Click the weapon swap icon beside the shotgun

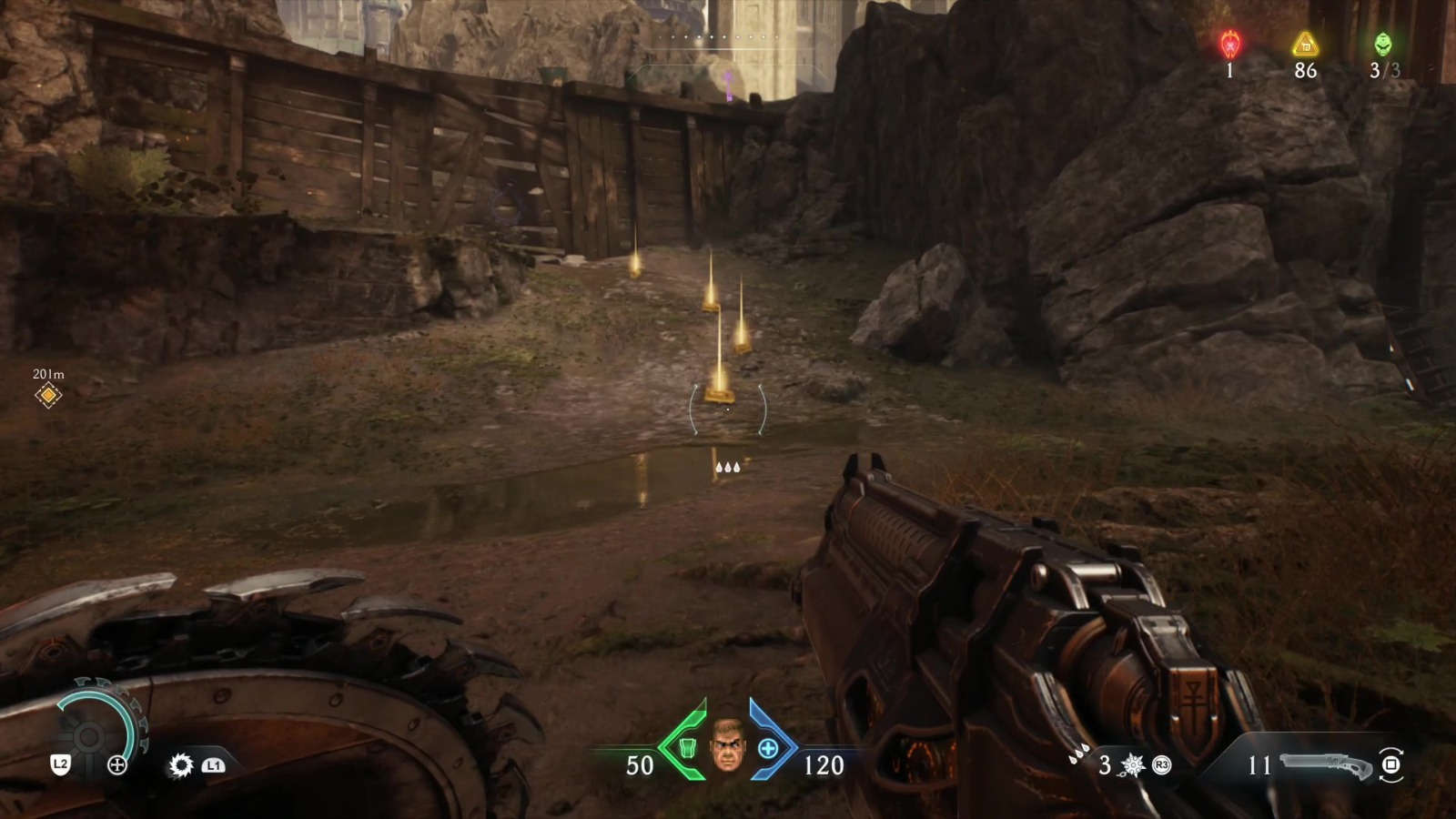point(1390,765)
